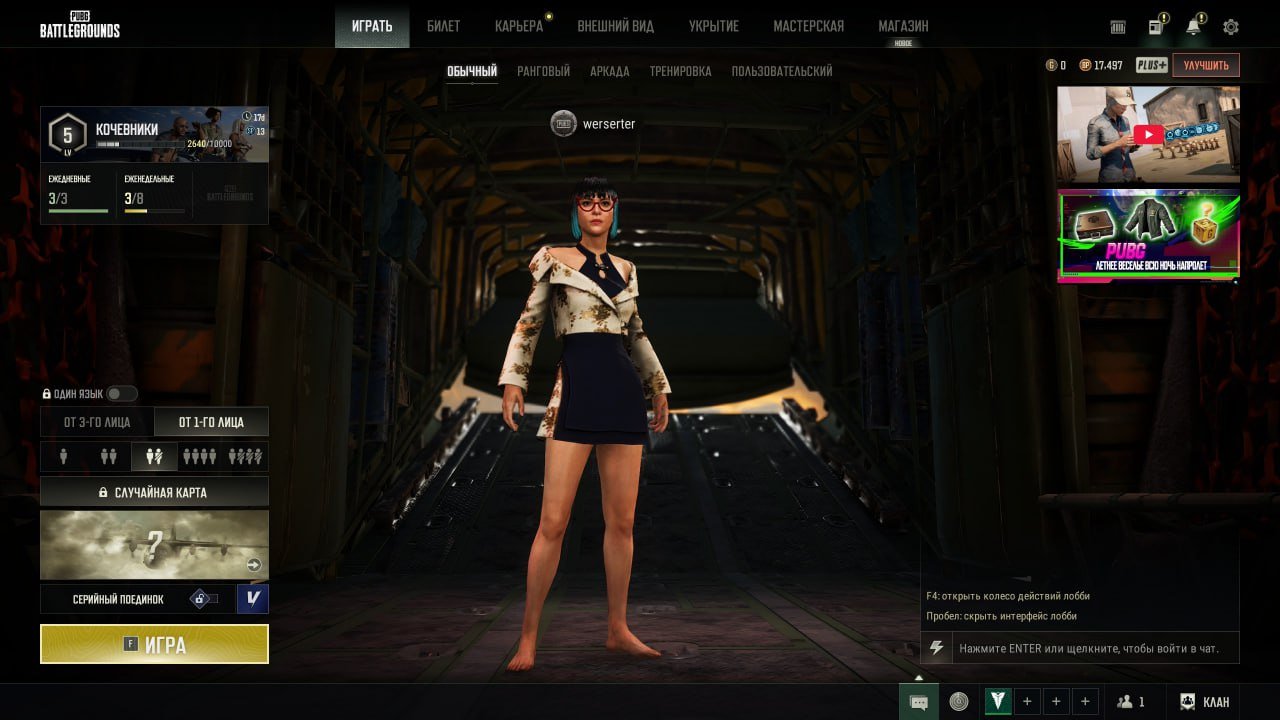
Task: Open the КЛАН clan panel
Action: coord(1205,702)
